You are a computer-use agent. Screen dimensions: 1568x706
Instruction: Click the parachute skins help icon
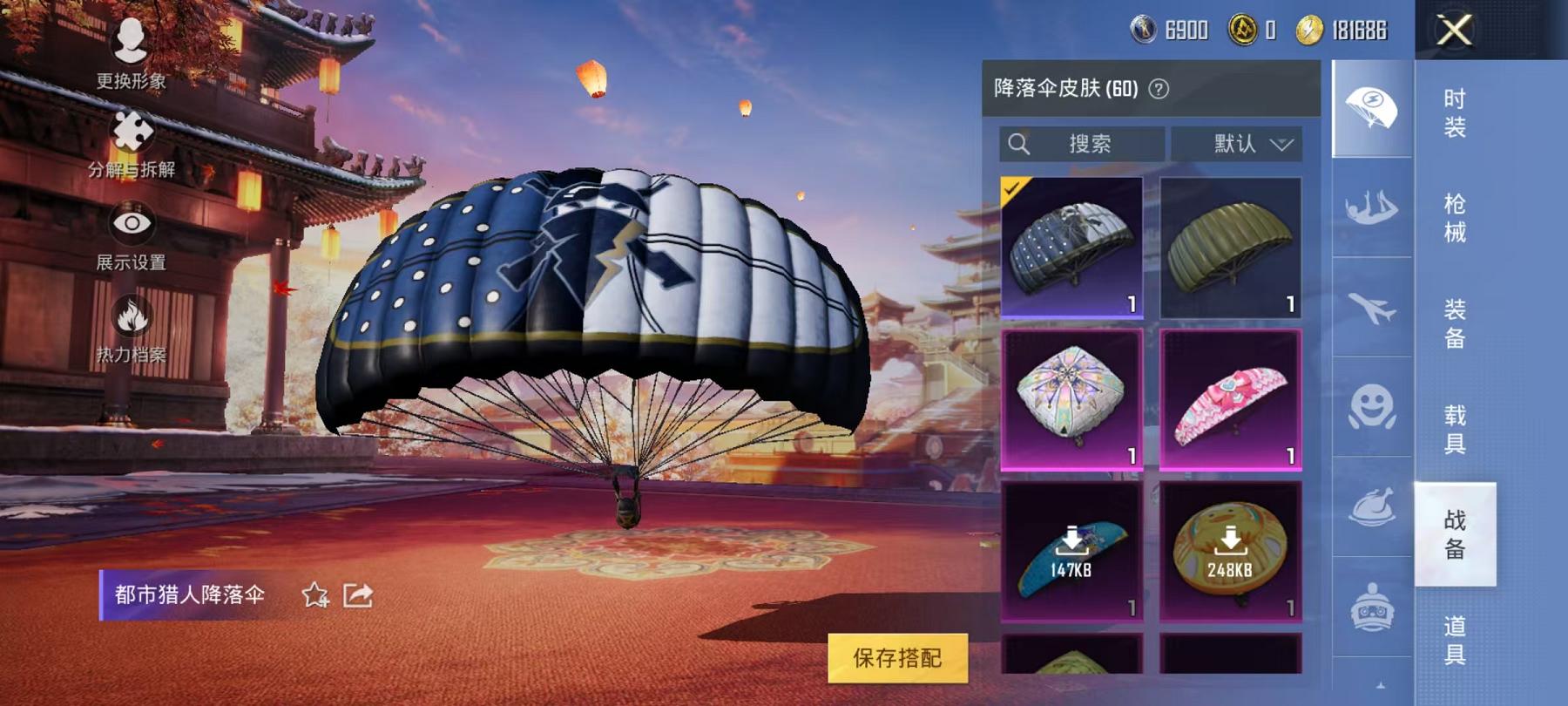[x=1159, y=87]
